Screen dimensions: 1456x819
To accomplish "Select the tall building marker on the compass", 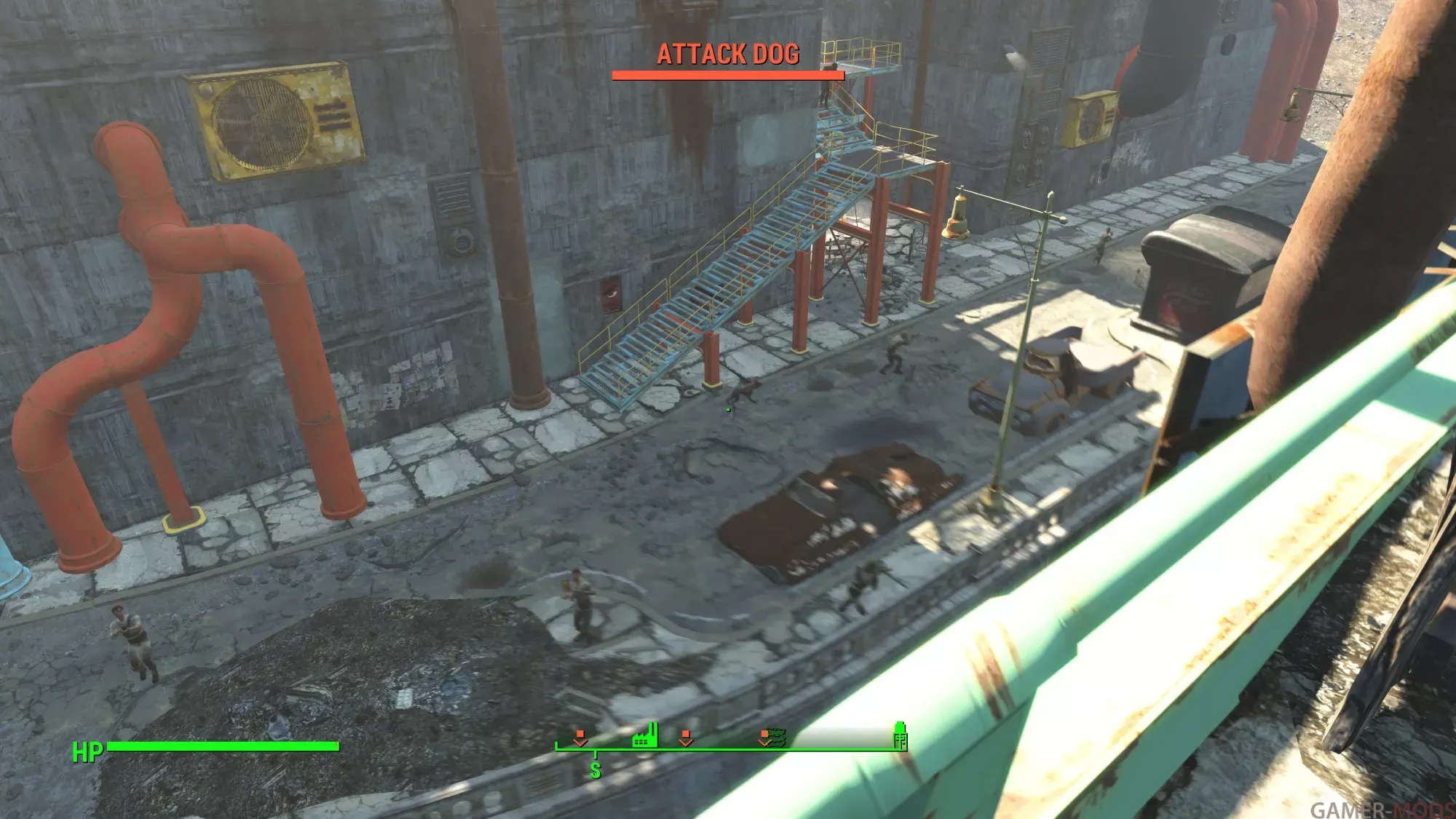I will (900, 735).
